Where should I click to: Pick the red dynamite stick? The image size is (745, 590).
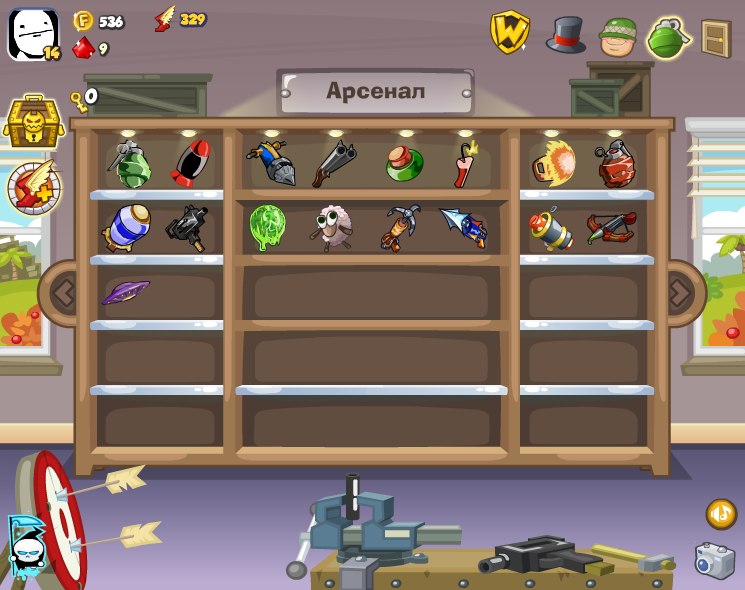pyautogui.click(x=464, y=165)
